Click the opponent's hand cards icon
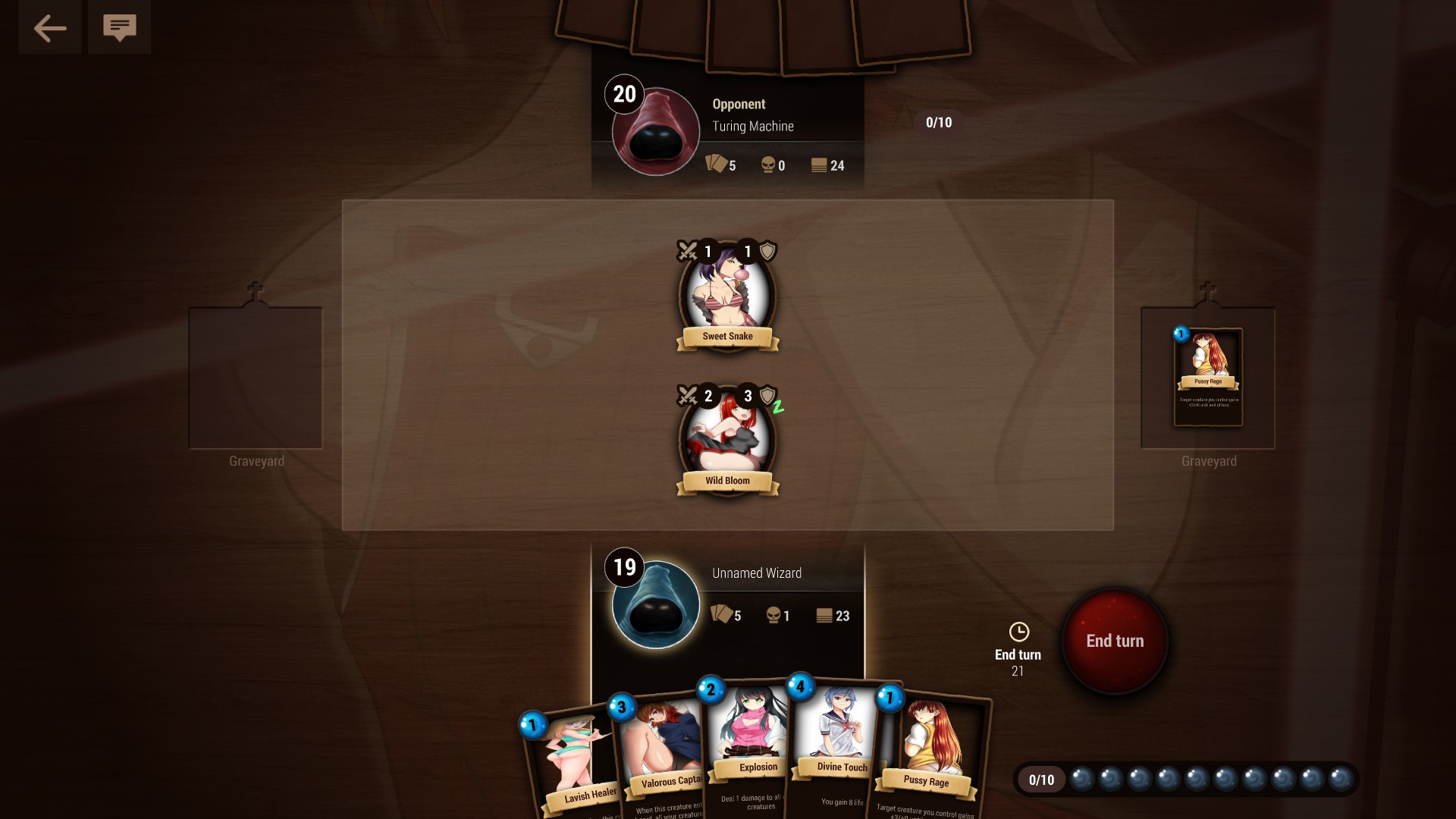Screen dimensions: 1456x819 pos(716,165)
